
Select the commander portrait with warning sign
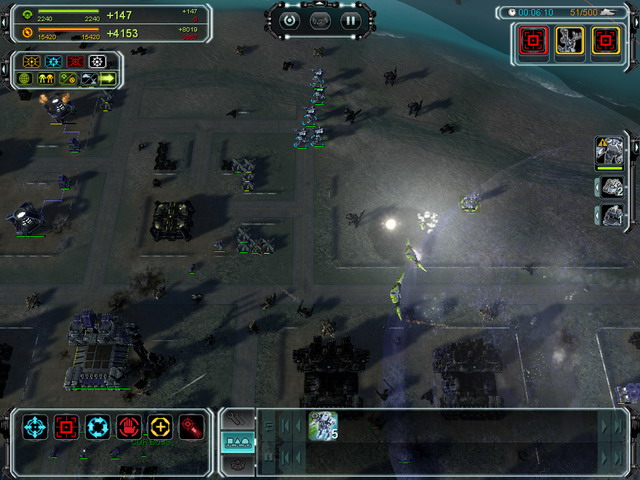pyautogui.click(x=609, y=153)
